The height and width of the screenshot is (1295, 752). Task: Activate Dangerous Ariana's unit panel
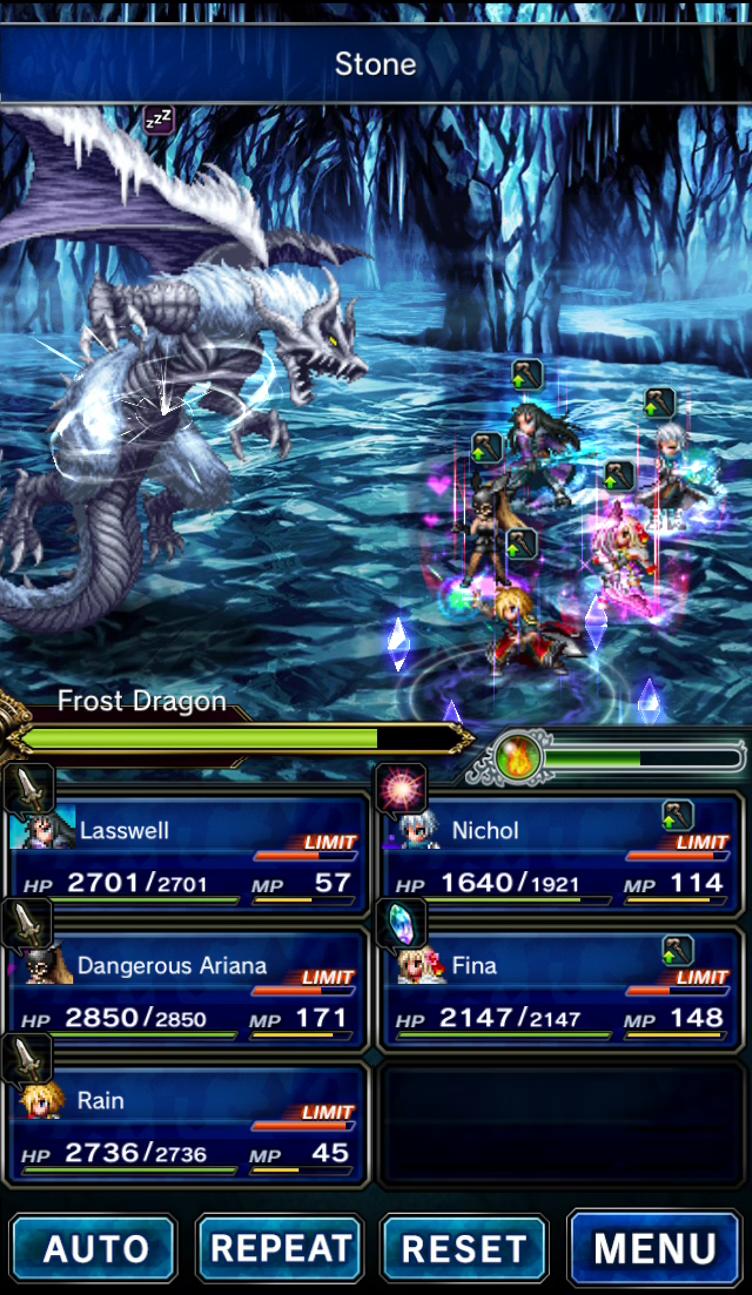coord(188,990)
